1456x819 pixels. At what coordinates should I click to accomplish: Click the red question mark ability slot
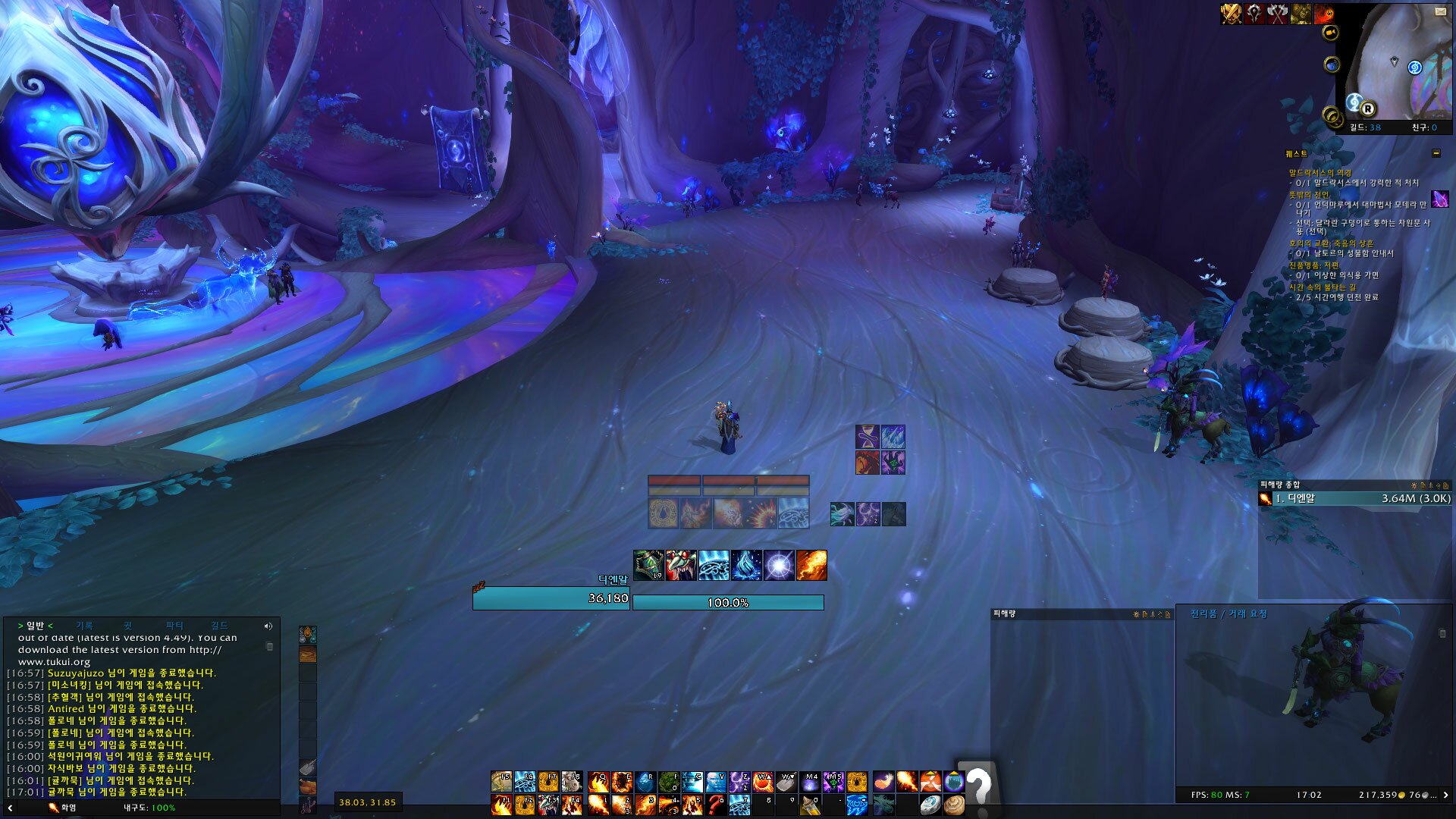[714, 805]
